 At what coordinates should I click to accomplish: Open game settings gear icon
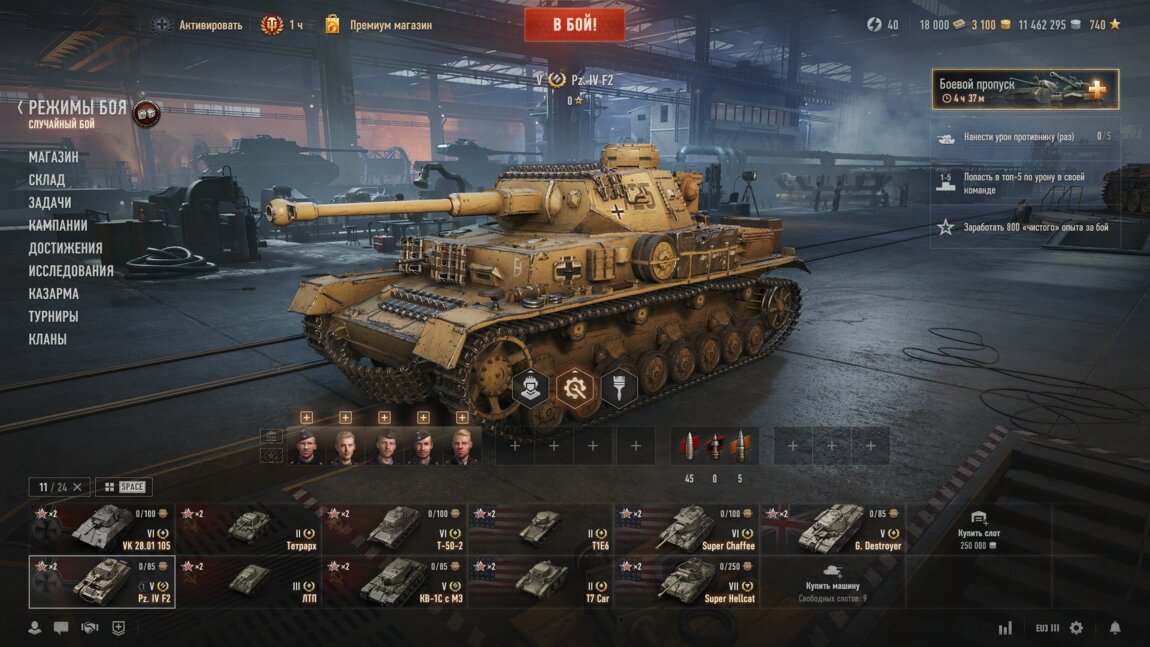pos(1076,628)
